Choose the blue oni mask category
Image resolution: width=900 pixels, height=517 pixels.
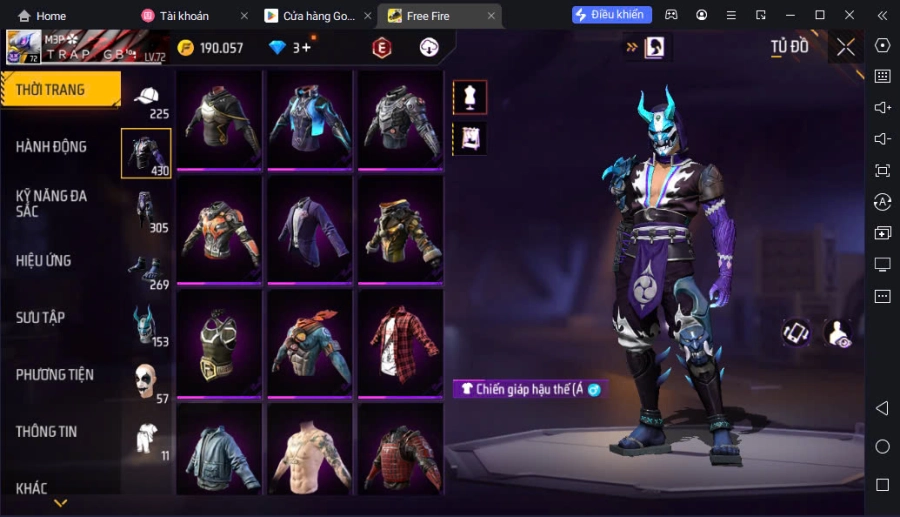(x=147, y=327)
